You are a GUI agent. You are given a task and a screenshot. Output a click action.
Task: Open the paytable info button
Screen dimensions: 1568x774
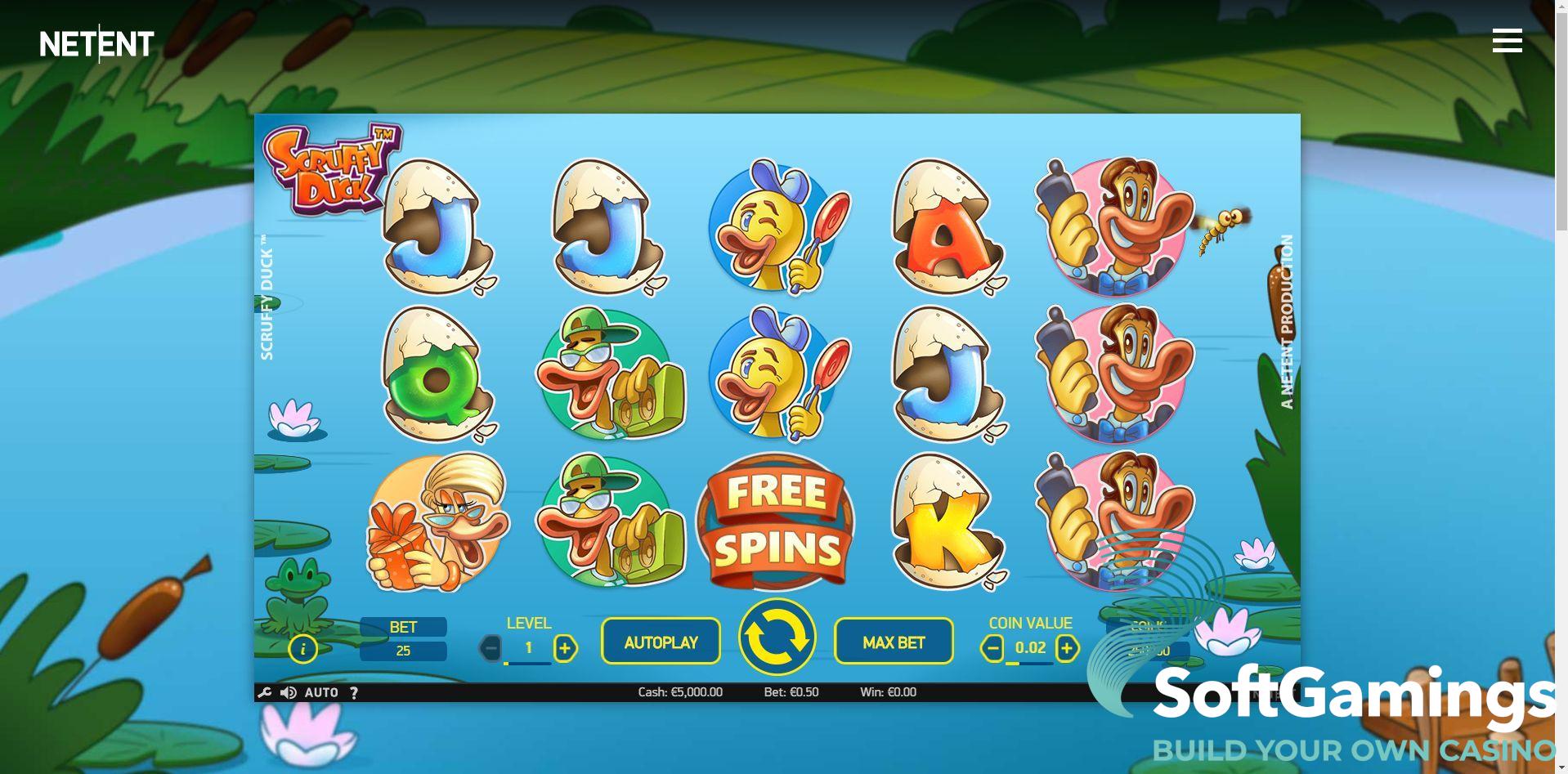click(303, 649)
